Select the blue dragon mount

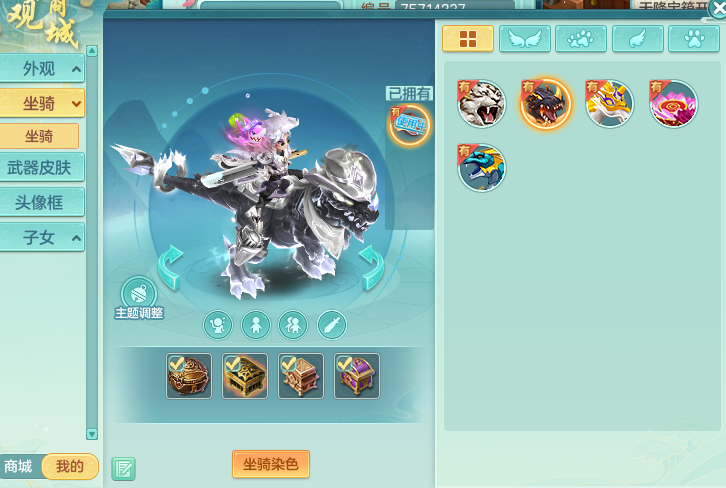pyautogui.click(x=482, y=168)
